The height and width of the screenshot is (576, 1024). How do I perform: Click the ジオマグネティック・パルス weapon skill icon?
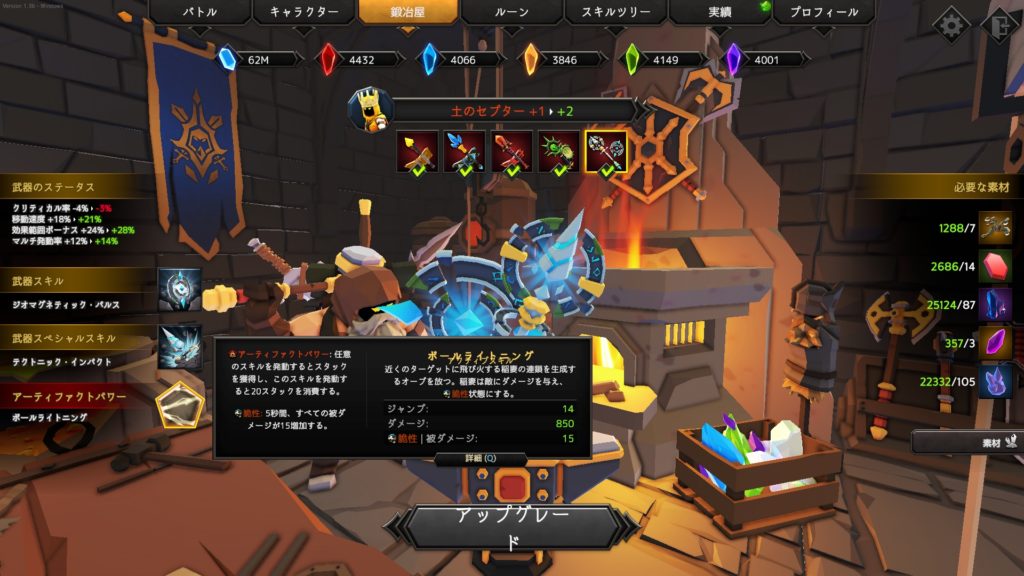click(x=179, y=289)
